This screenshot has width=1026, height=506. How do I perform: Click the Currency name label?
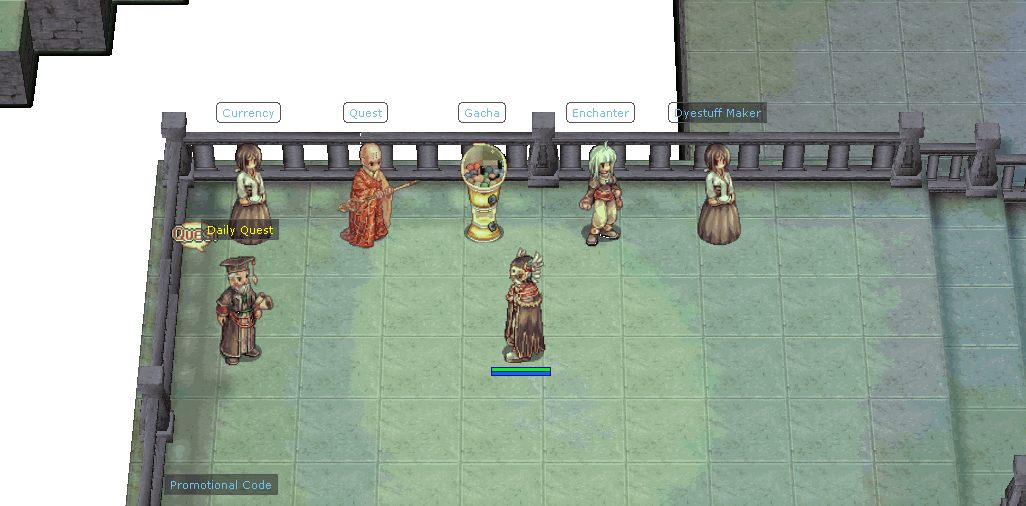(x=248, y=113)
